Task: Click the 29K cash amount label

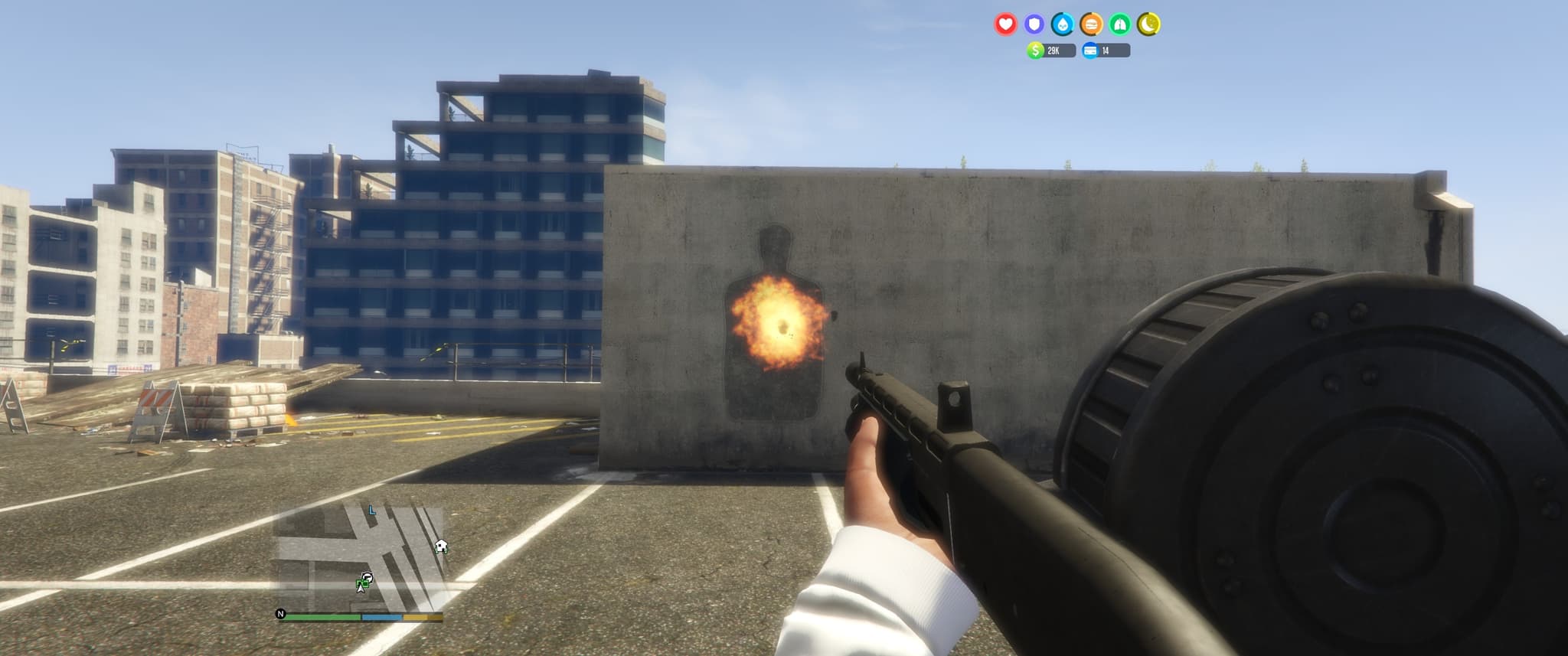Action: [x=1053, y=52]
